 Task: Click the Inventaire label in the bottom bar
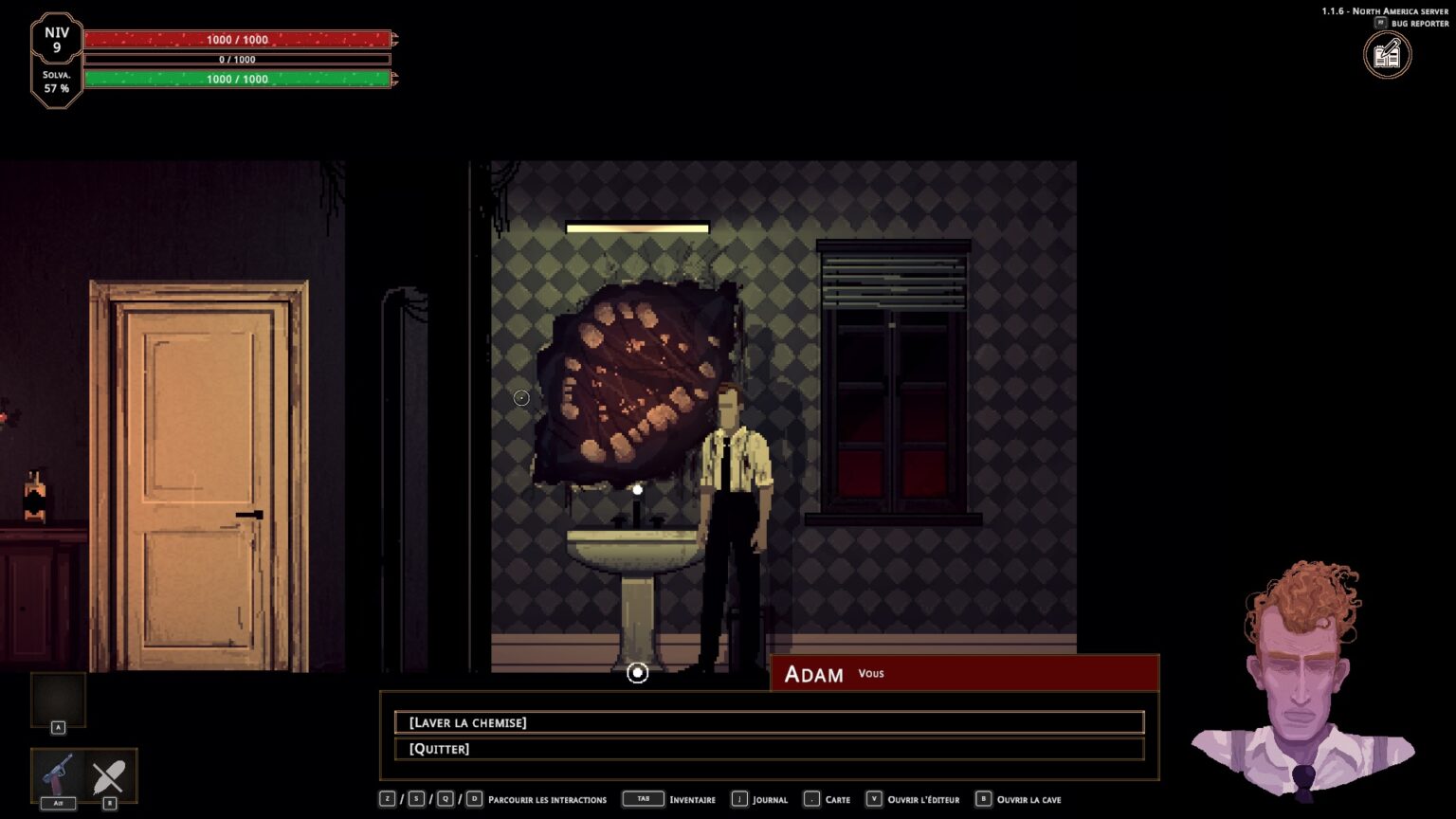tap(693, 799)
